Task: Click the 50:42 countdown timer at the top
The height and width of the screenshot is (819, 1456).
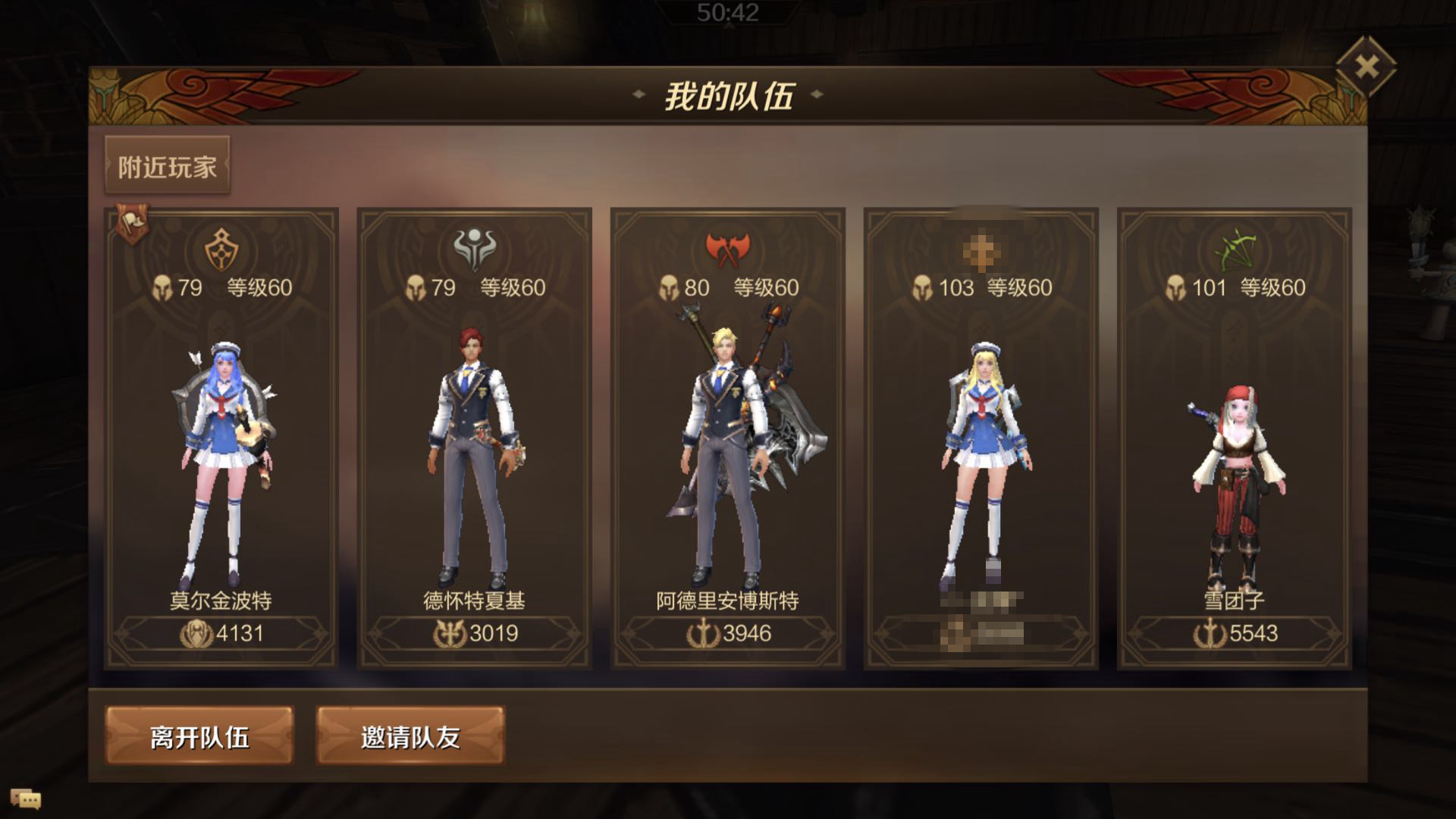Action: pos(726,11)
